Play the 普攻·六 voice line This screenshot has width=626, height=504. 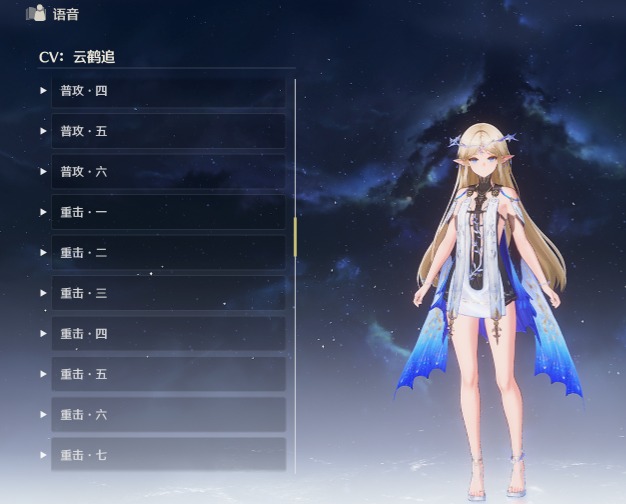tap(44, 172)
